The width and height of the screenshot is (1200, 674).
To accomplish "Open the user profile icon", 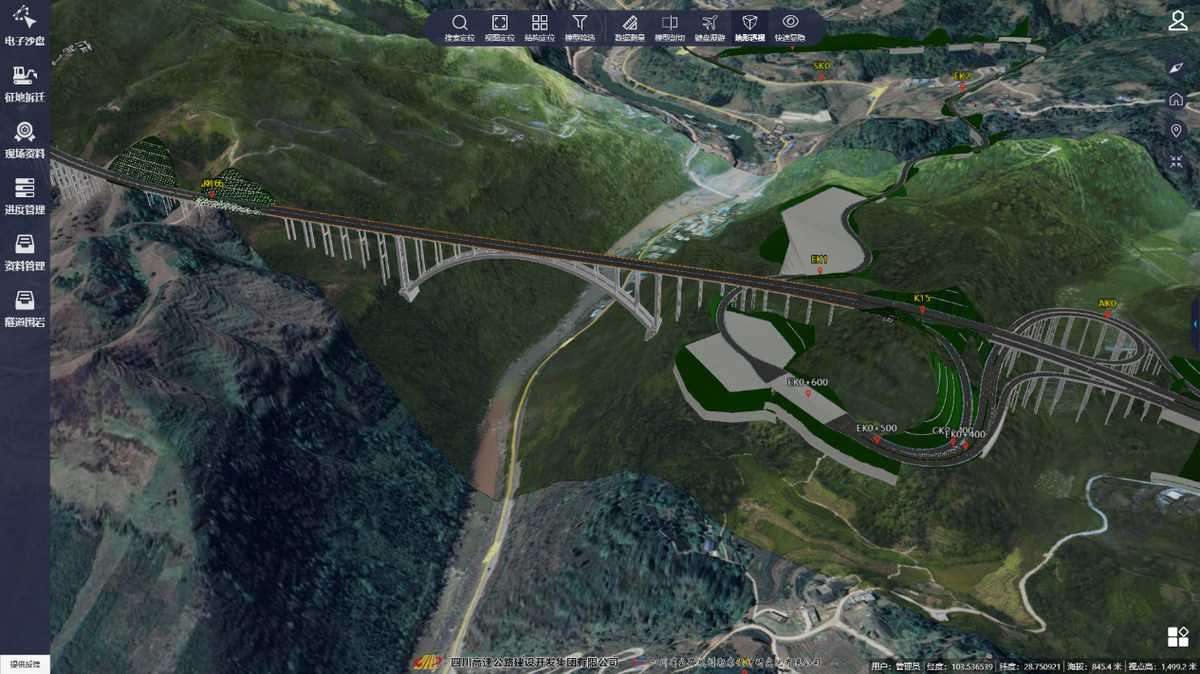I will tap(1178, 22).
